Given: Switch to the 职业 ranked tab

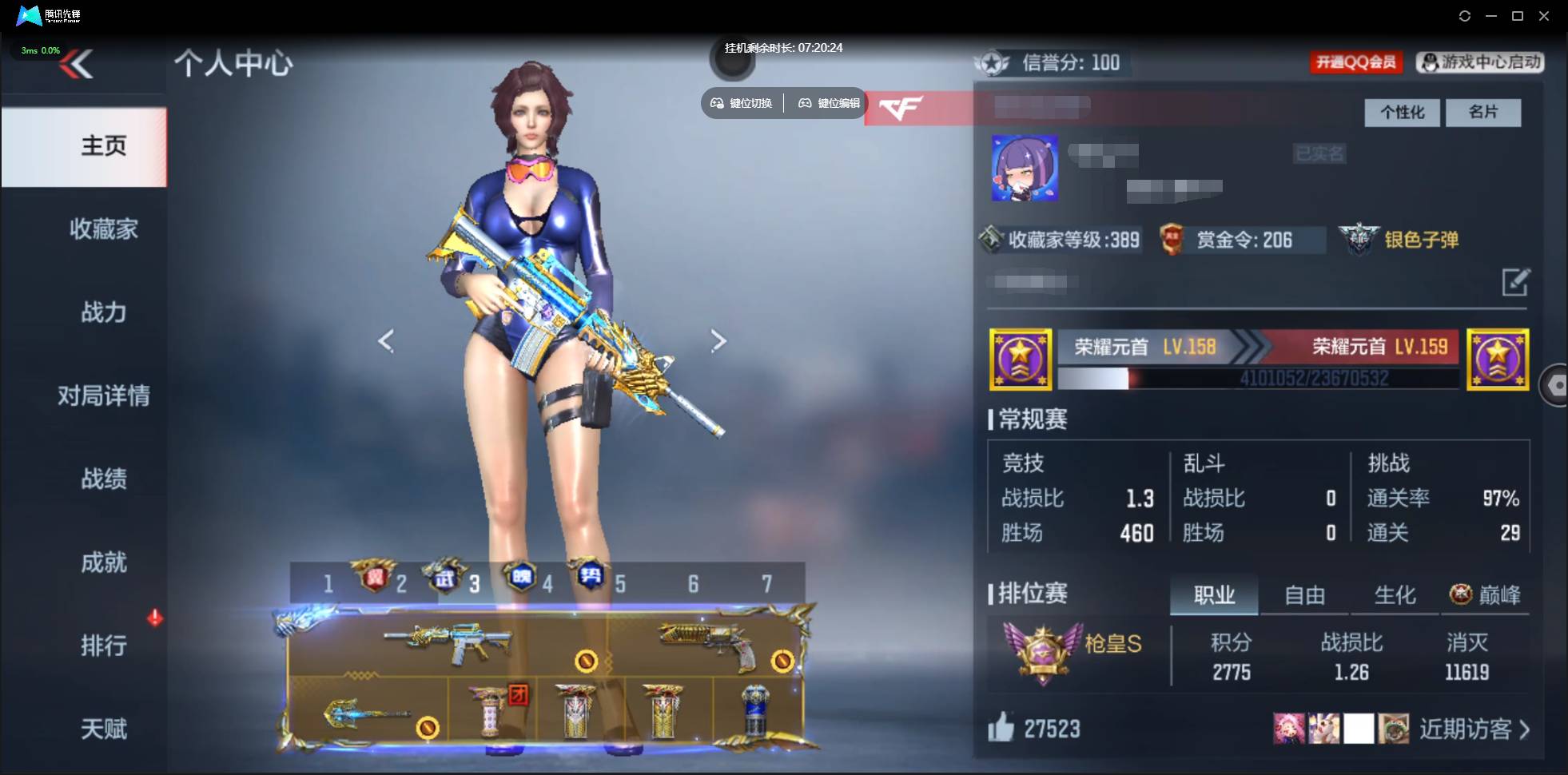Looking at the screenshot, I should [1214, 594].
